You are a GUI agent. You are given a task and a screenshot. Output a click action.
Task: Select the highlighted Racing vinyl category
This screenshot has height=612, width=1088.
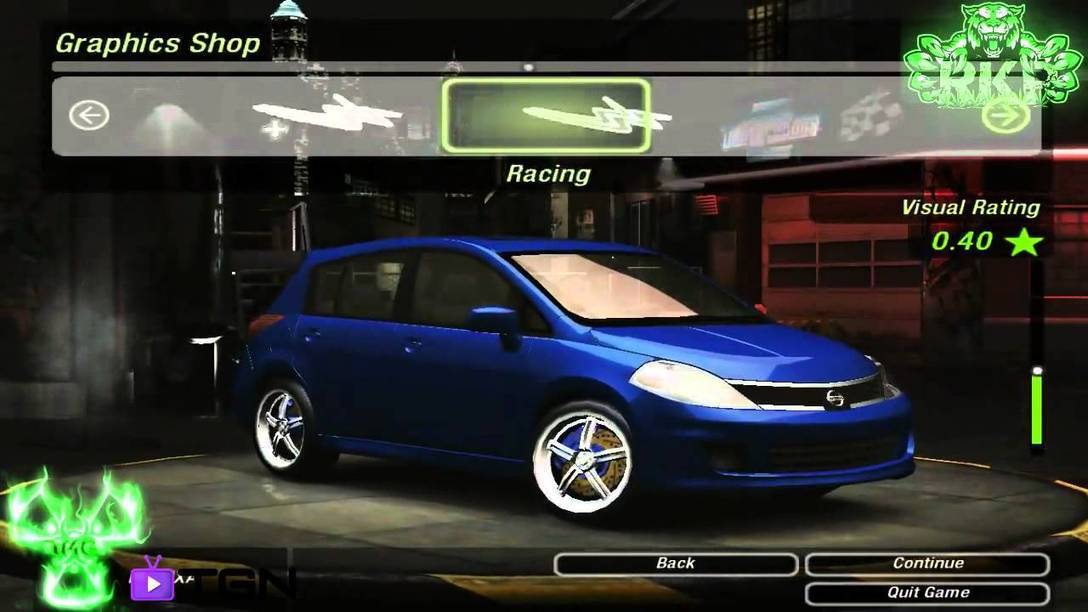pos(546,116)
